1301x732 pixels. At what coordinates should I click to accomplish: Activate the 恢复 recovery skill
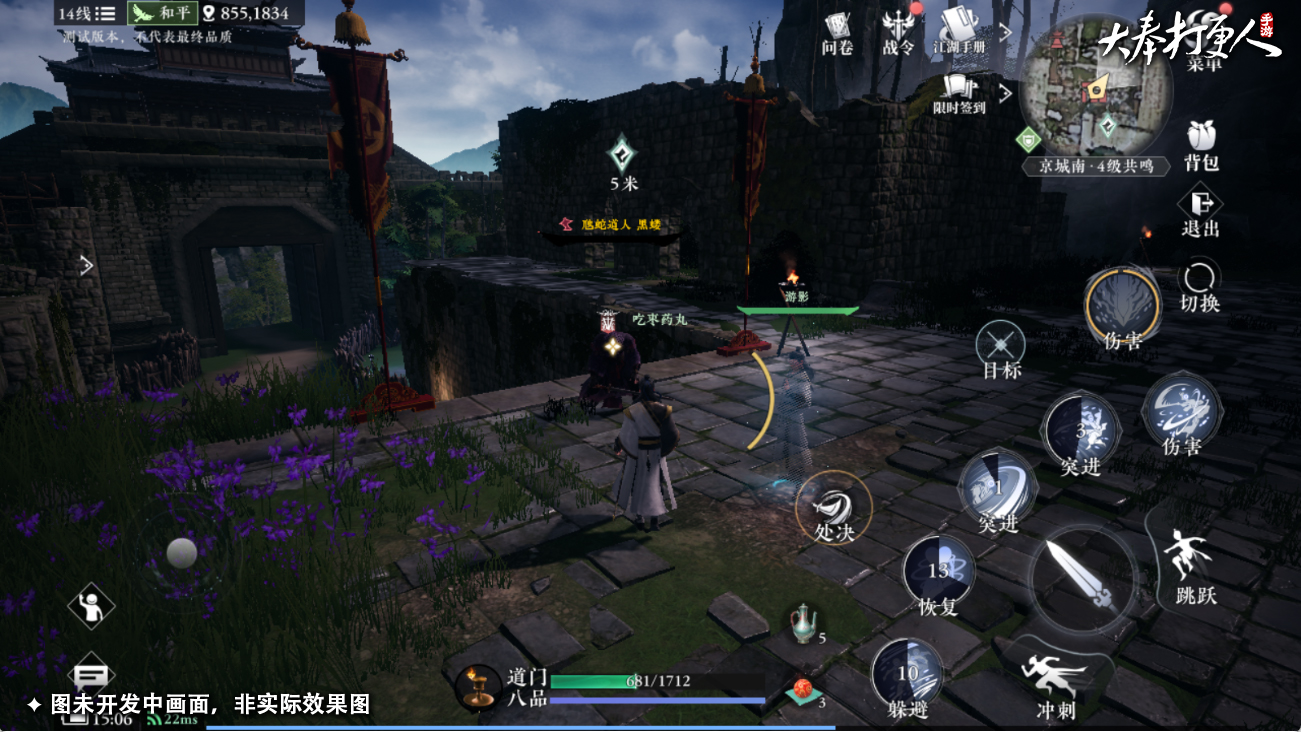[x=939, y=574]
